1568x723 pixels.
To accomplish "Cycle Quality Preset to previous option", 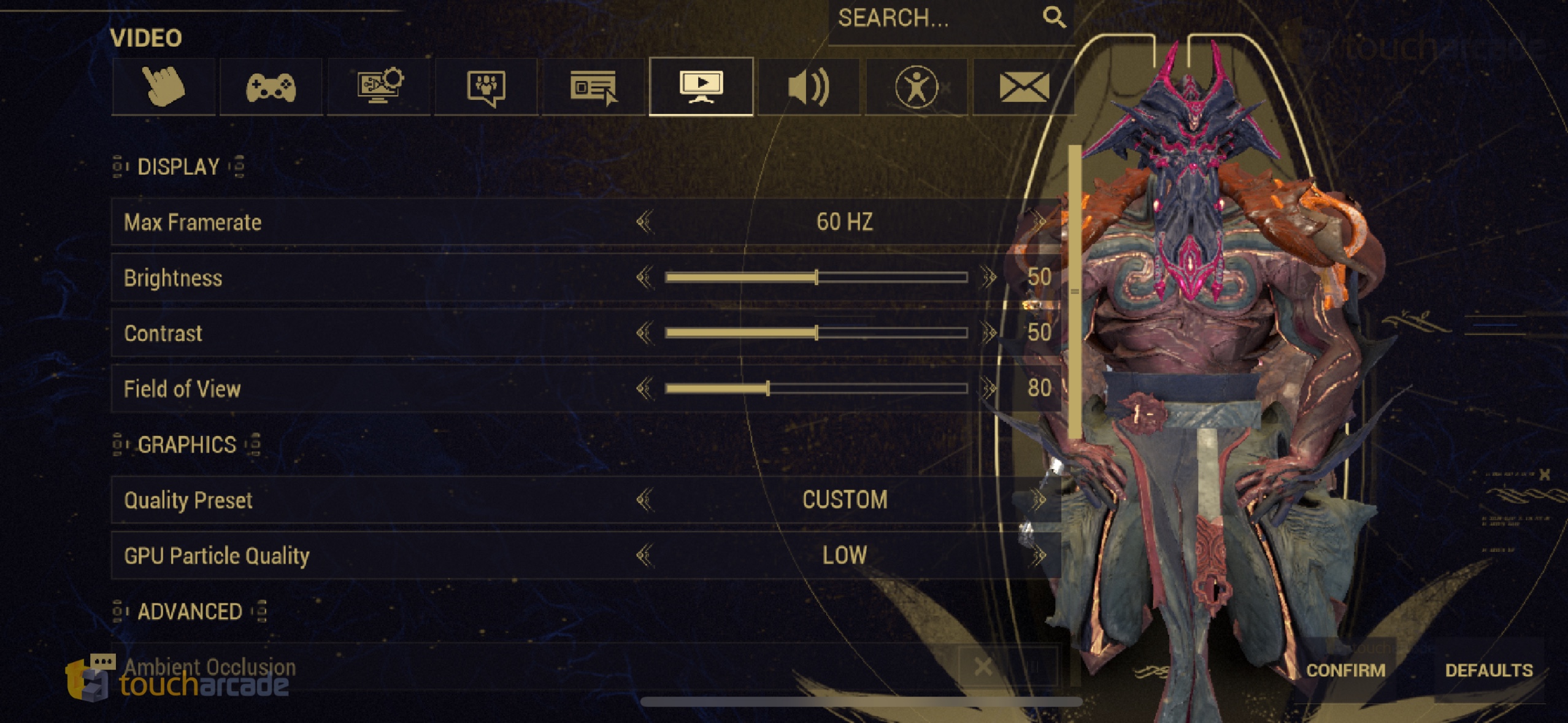I will tap(644, 500).
